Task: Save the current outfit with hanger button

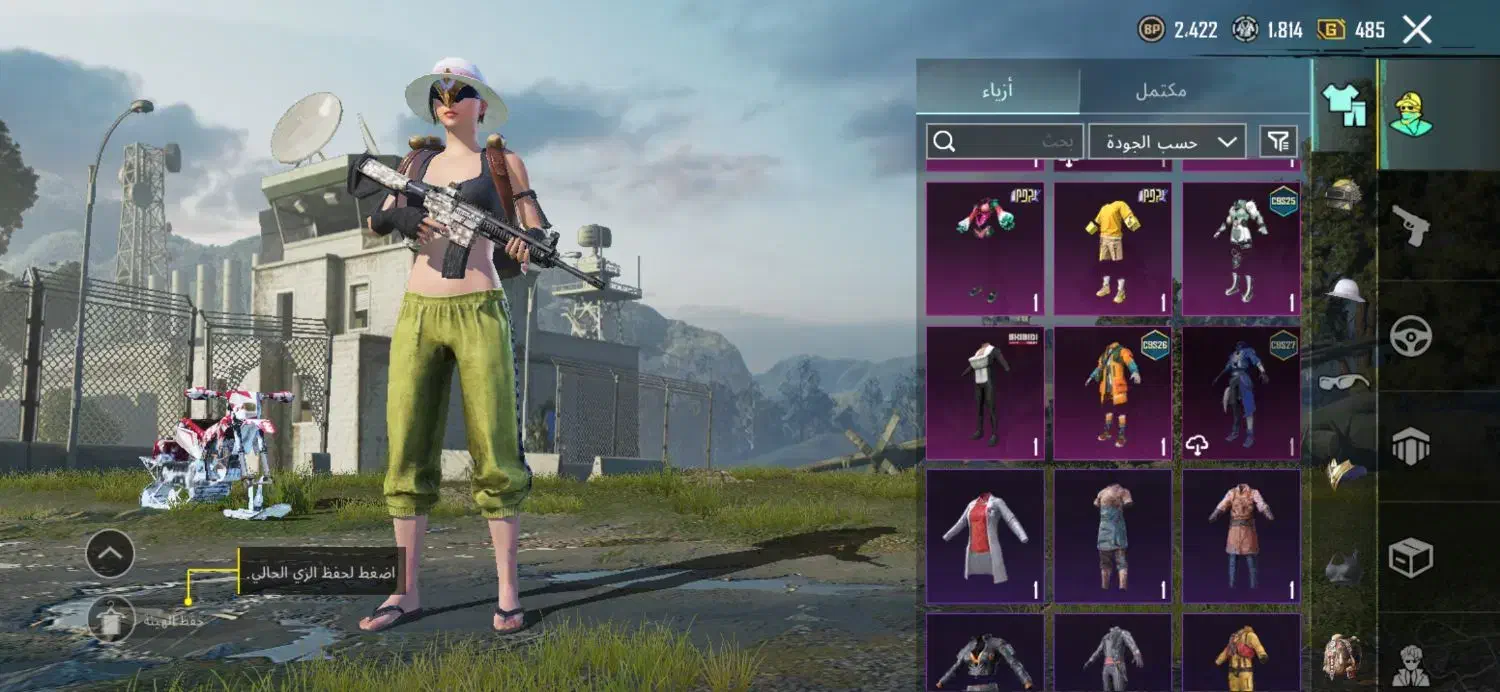Action: coord(110,619)
